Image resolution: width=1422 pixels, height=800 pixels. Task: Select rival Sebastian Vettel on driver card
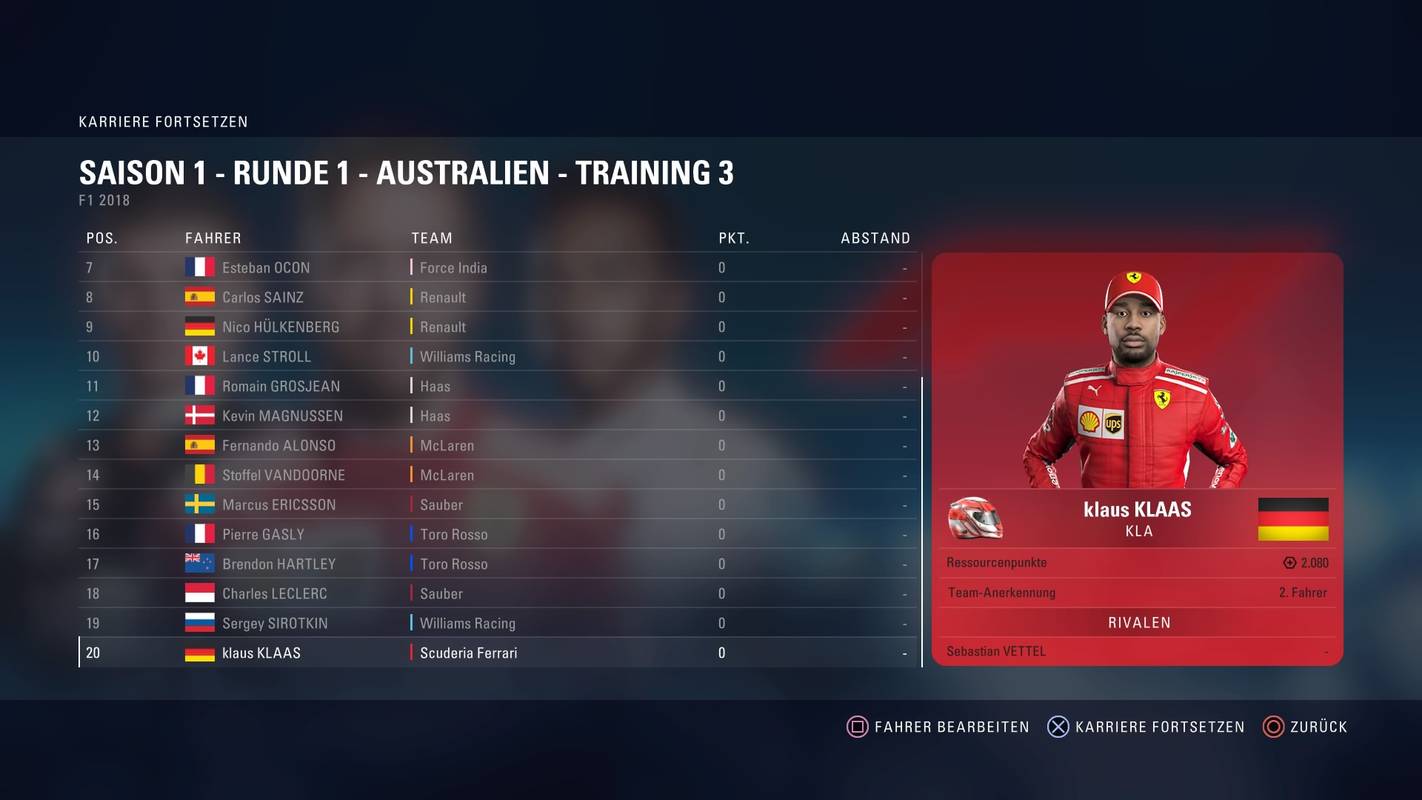pos(996,651)
